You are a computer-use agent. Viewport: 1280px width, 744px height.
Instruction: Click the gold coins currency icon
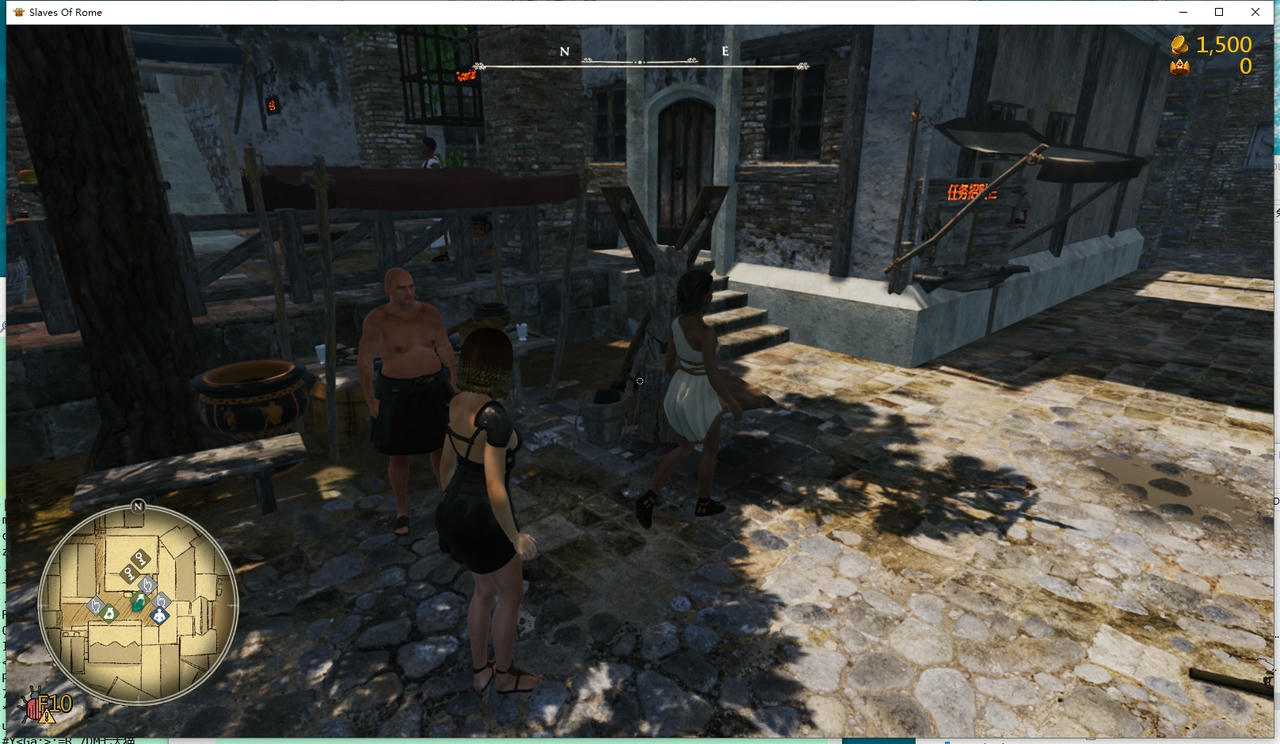(1178, 45)
